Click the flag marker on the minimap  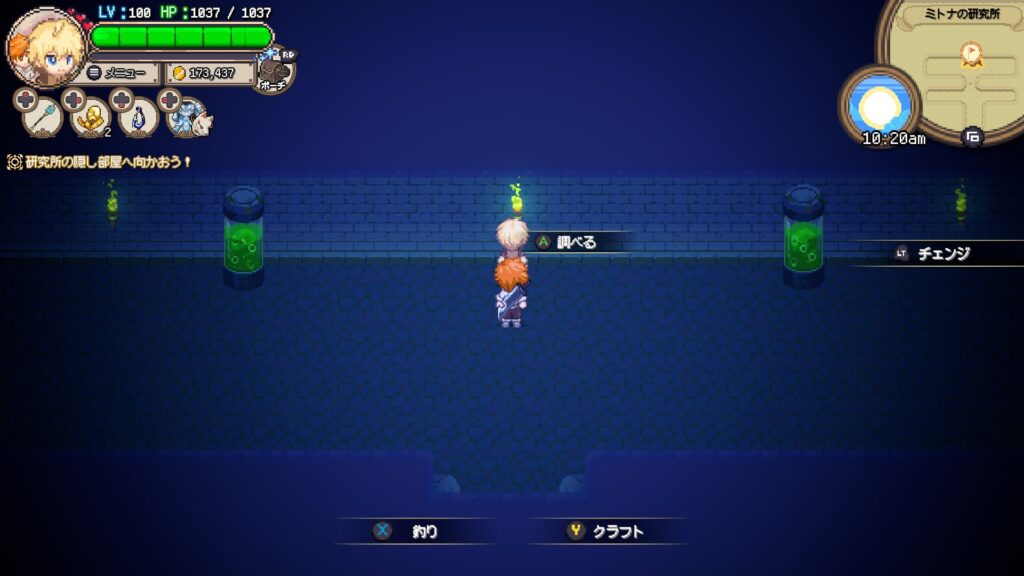pos(969,54)
